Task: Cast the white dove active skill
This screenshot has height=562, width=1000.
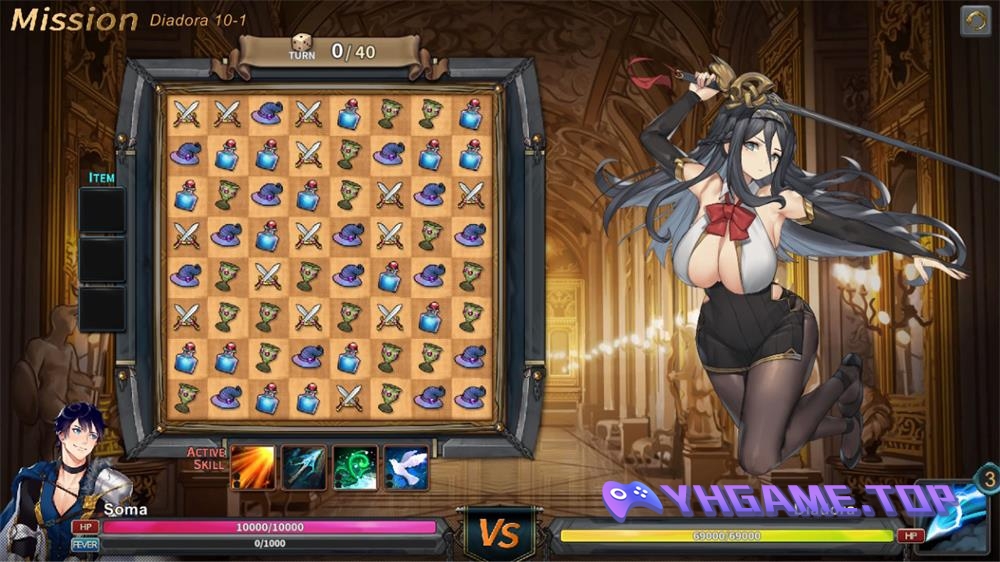Action: [x=406, y=467]
